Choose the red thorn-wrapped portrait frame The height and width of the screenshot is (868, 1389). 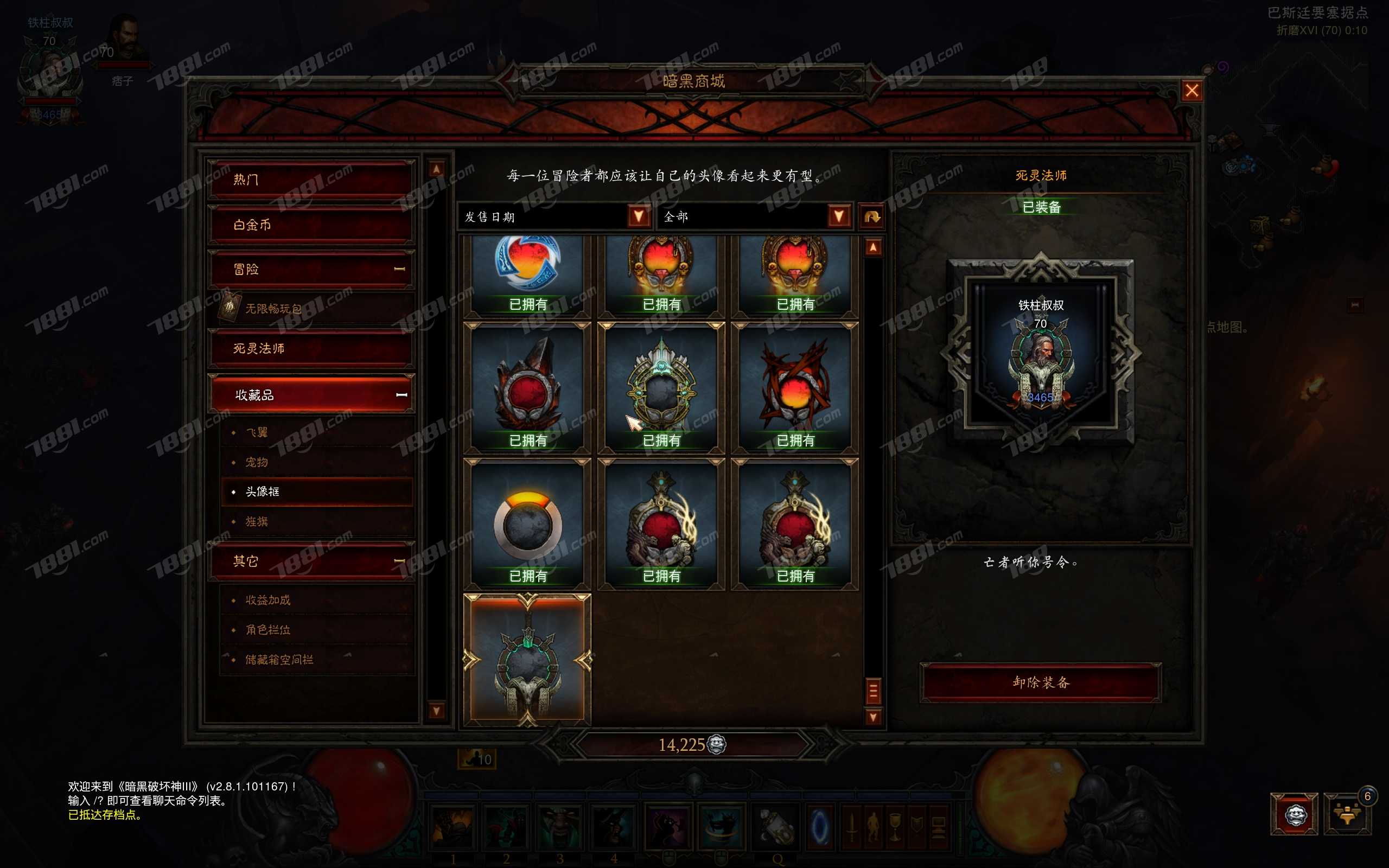[x=795, y=387]
